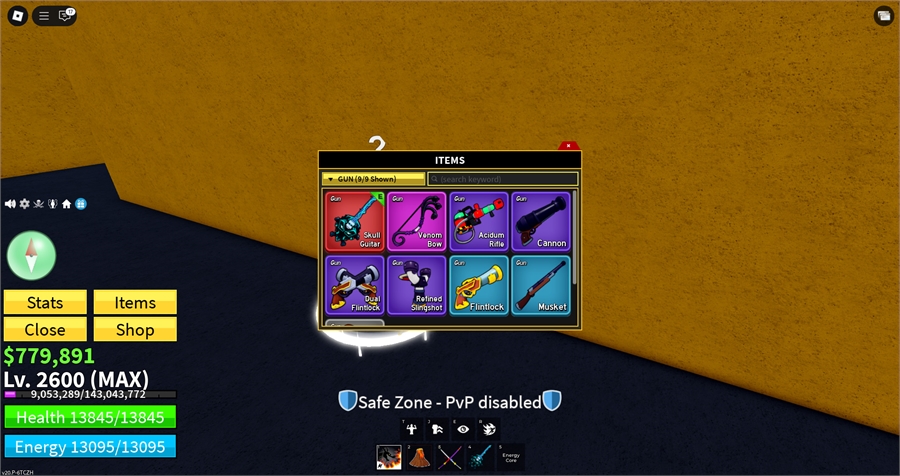Hit the yellow Close button
Viewport: 900px width, 476px height.
tap(45, 329)
